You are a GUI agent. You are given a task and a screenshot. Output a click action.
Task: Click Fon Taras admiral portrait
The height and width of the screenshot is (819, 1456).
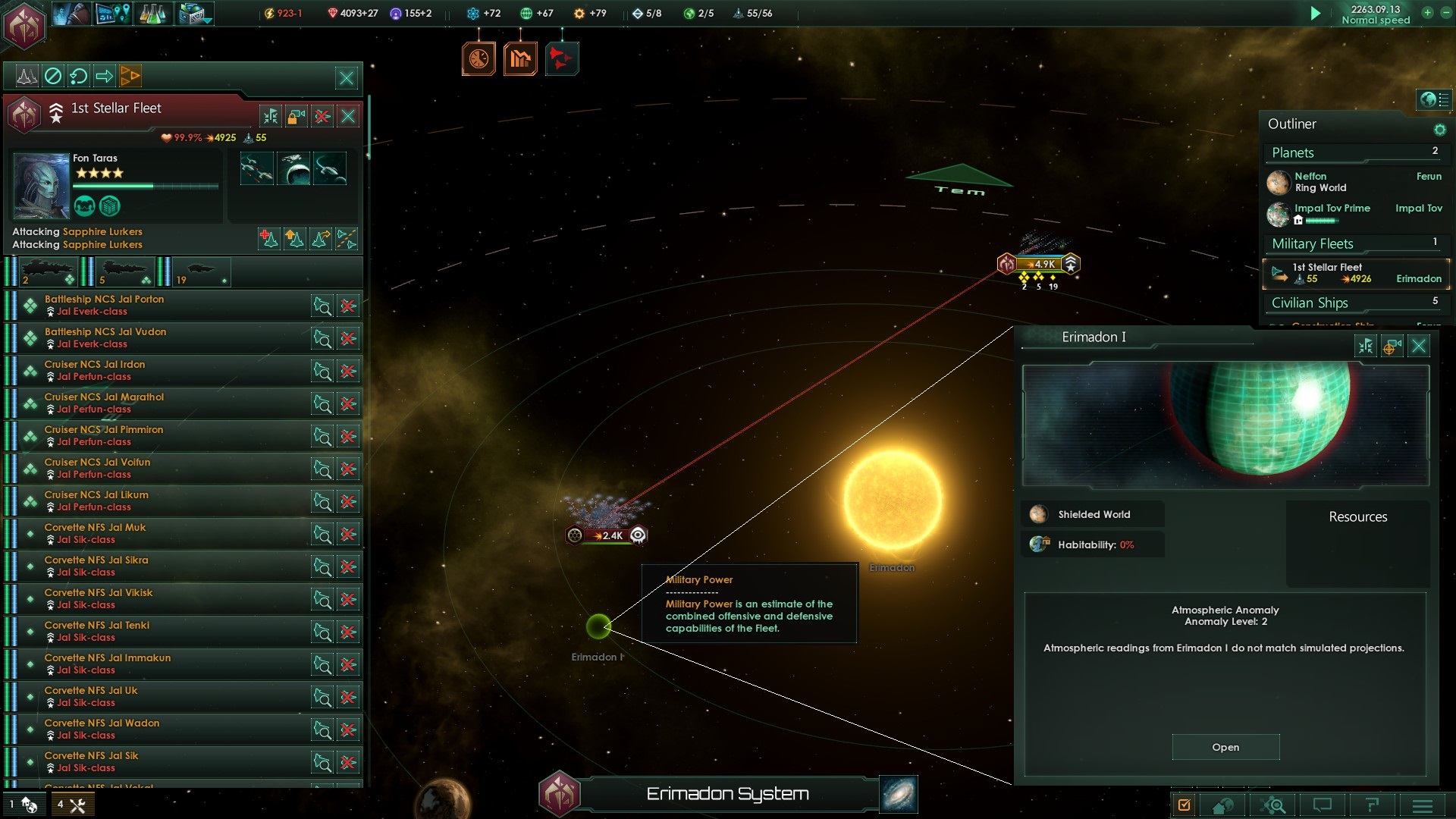(41, 185)
